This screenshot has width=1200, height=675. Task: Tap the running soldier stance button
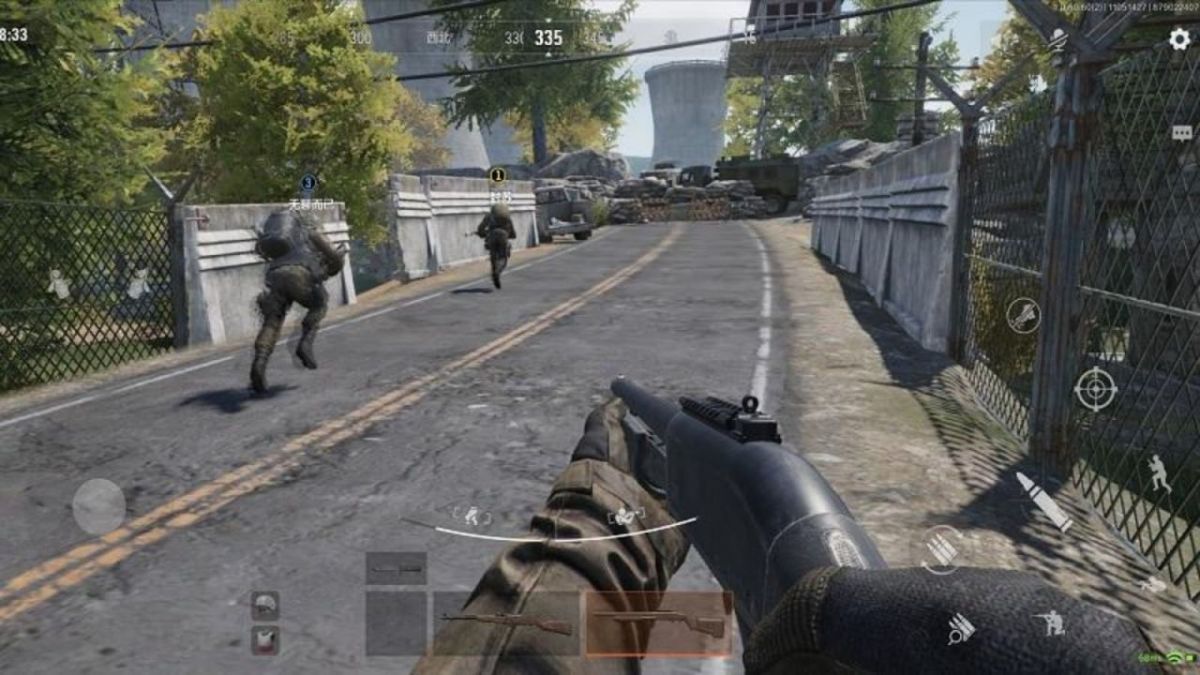click(1158, 474)
